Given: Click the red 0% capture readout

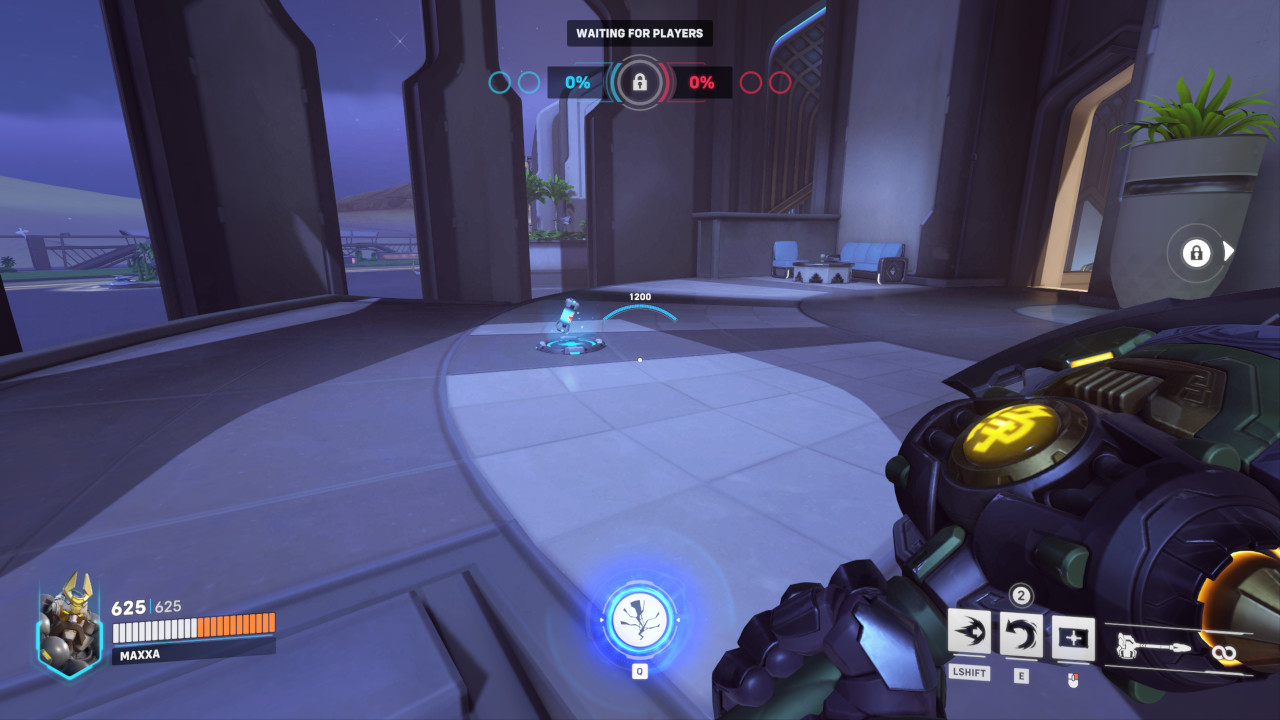Looking at the screenshot, I should click(x=700, y=83).
